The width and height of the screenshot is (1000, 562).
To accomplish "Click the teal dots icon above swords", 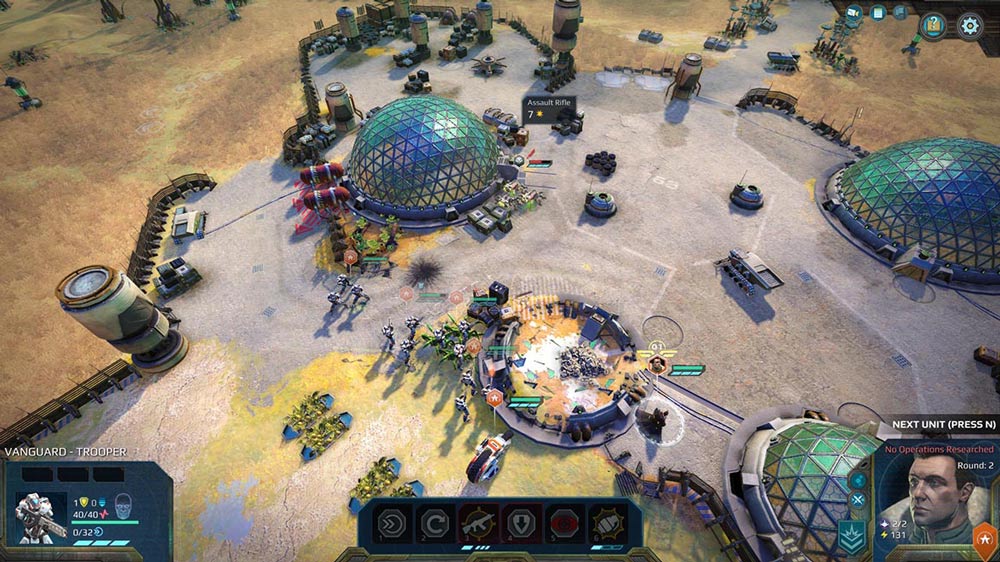I will click(x=857, y=479).
